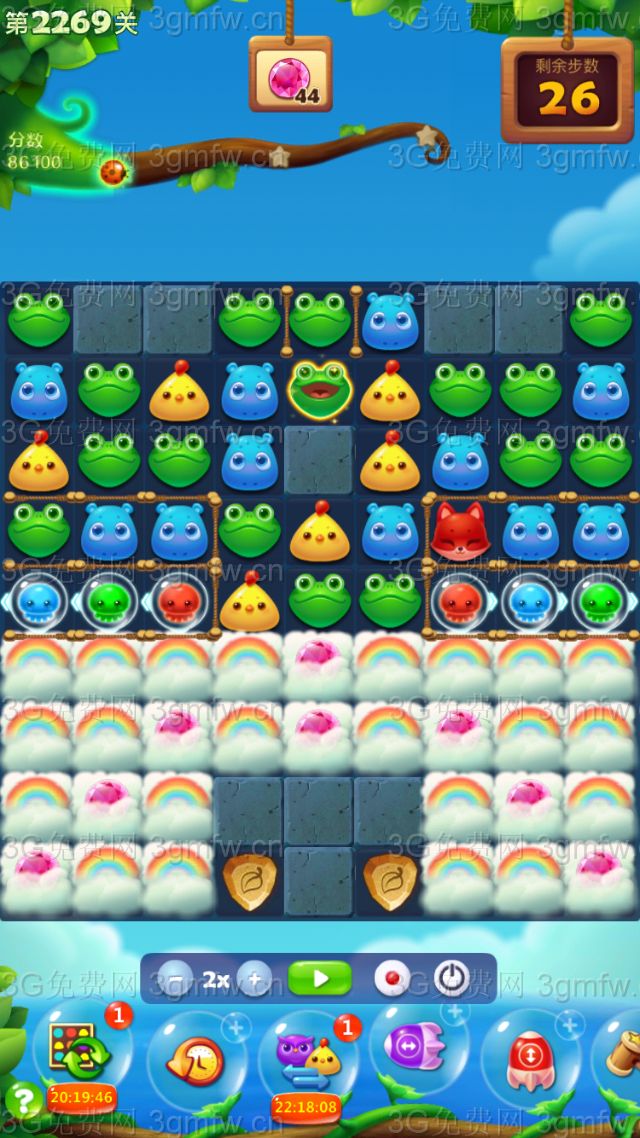640x1138 pixels.
Task: Increase playback speed with the plus button
Action: (254, 979)
